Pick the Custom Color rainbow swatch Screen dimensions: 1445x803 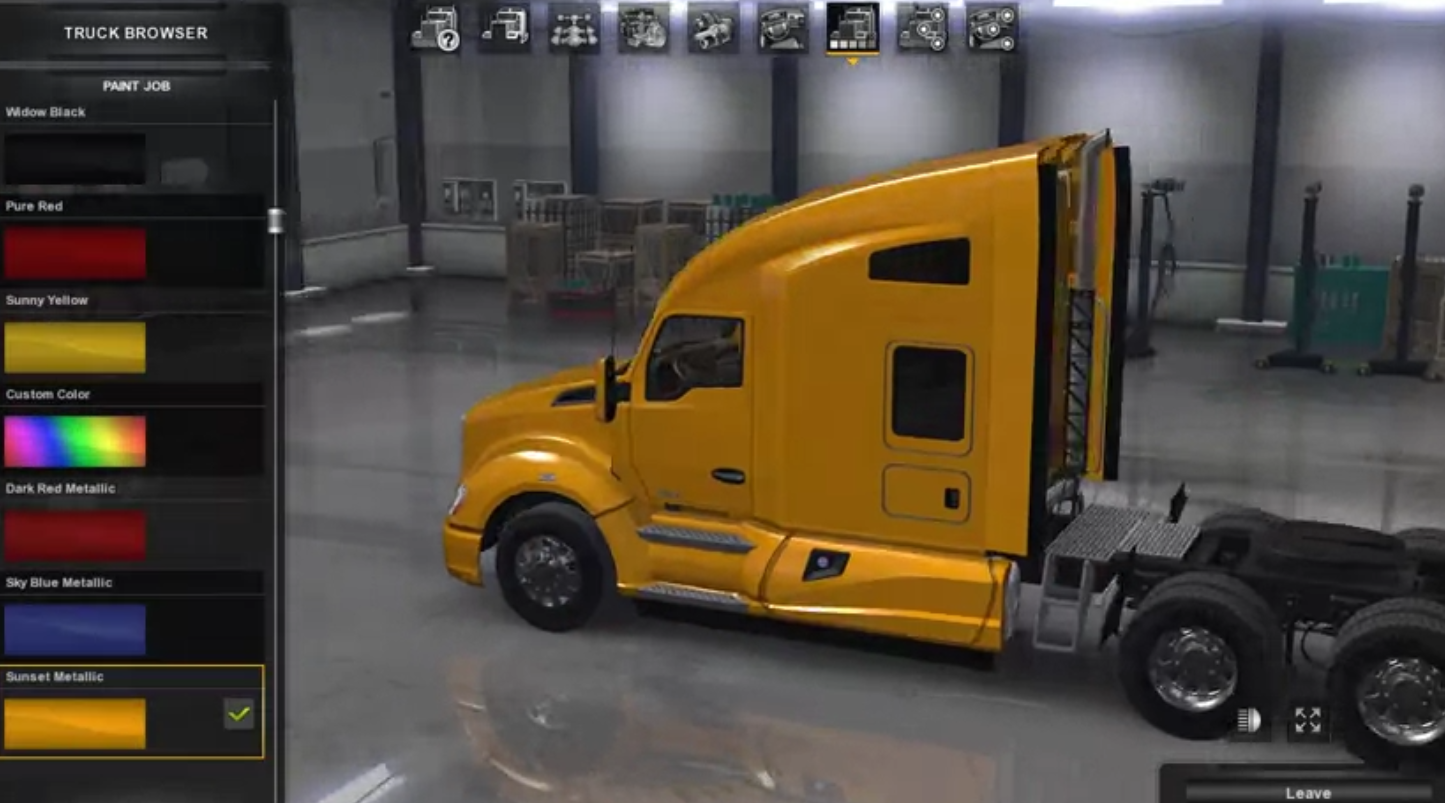point(75,441)
